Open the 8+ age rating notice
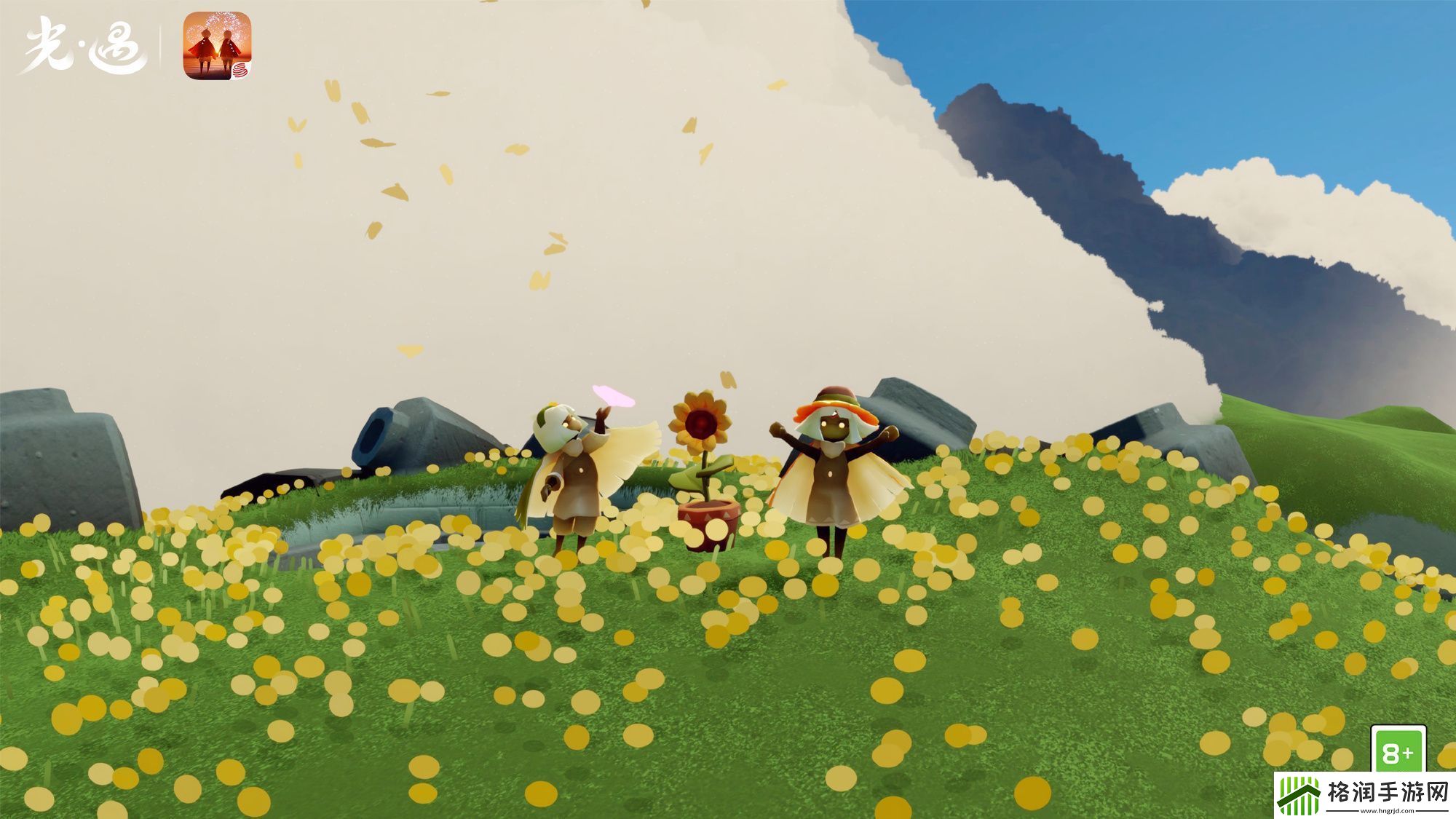Image resolution: width=1456 pixels, height=819 pixels. 1397,750
